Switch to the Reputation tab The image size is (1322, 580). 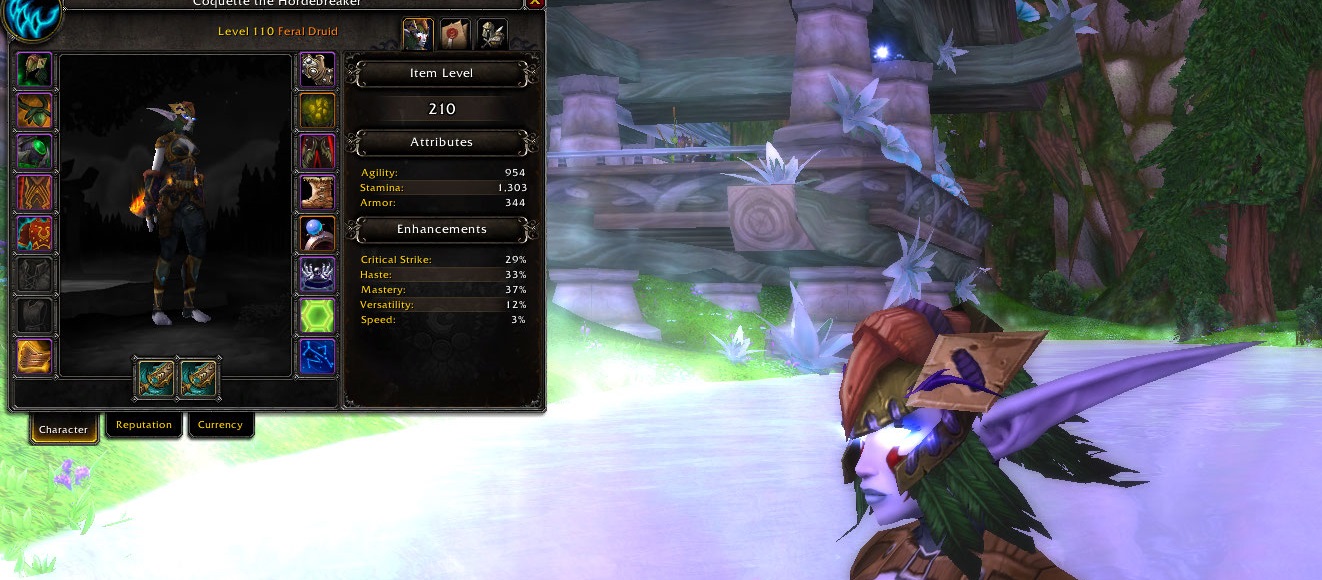144,425
